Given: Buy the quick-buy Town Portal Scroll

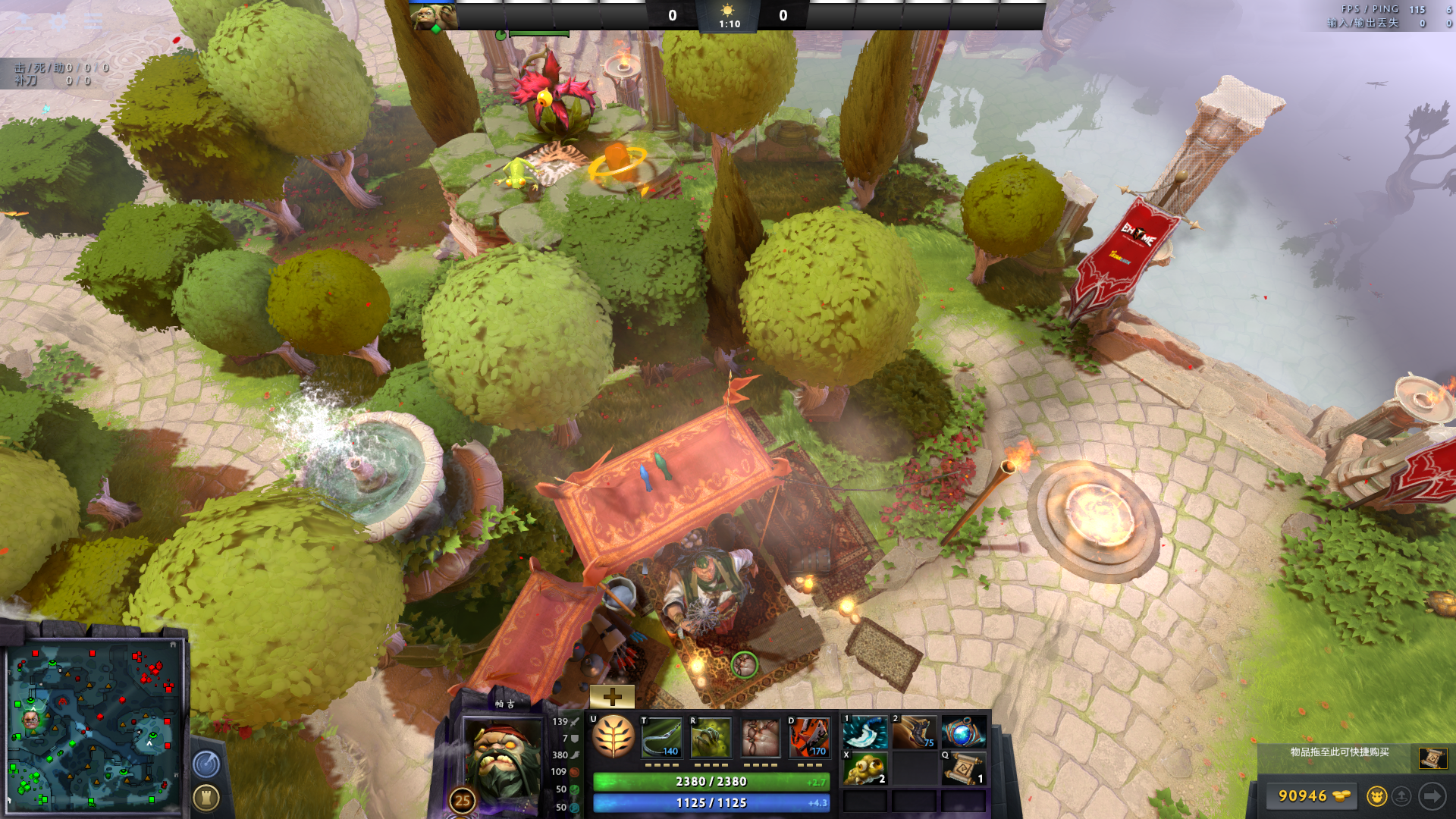Looking at the screenshot, I should tap(1432, 758).
